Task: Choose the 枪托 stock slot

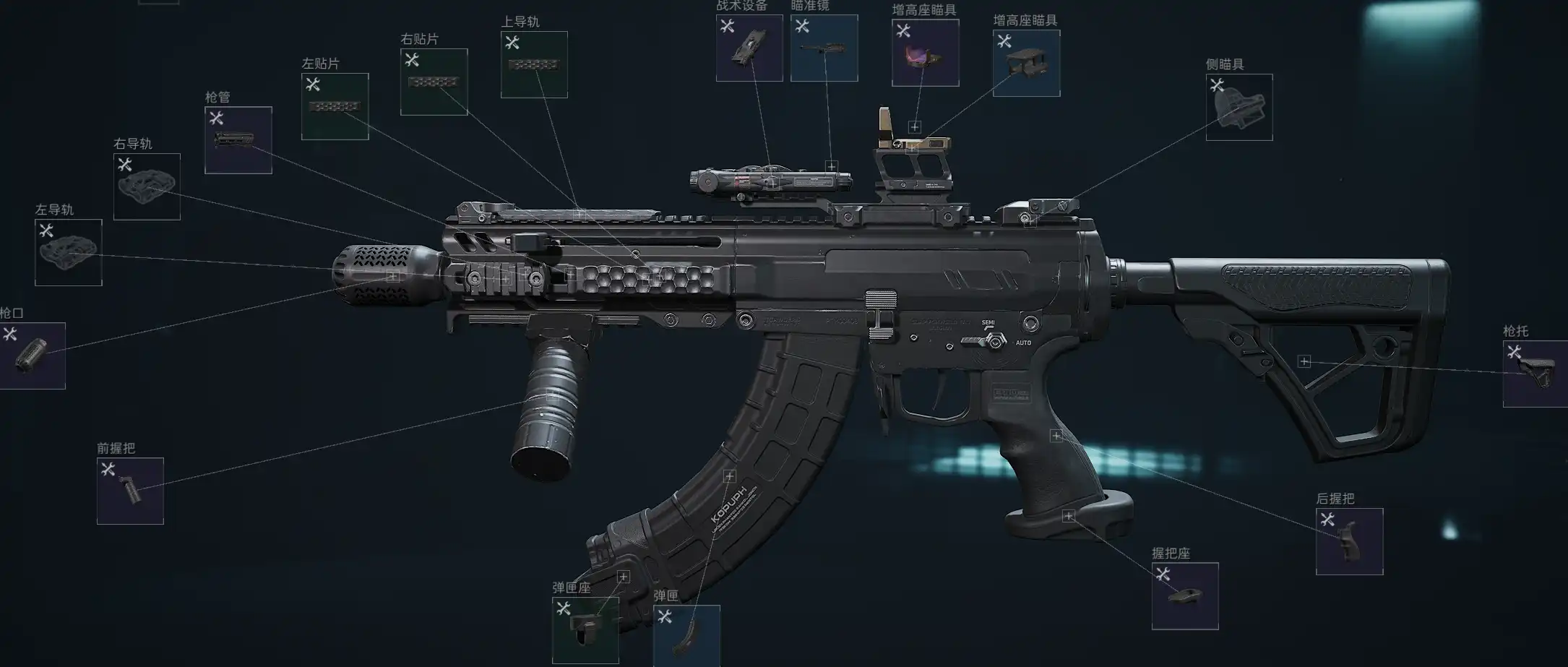Action: 1535,374
